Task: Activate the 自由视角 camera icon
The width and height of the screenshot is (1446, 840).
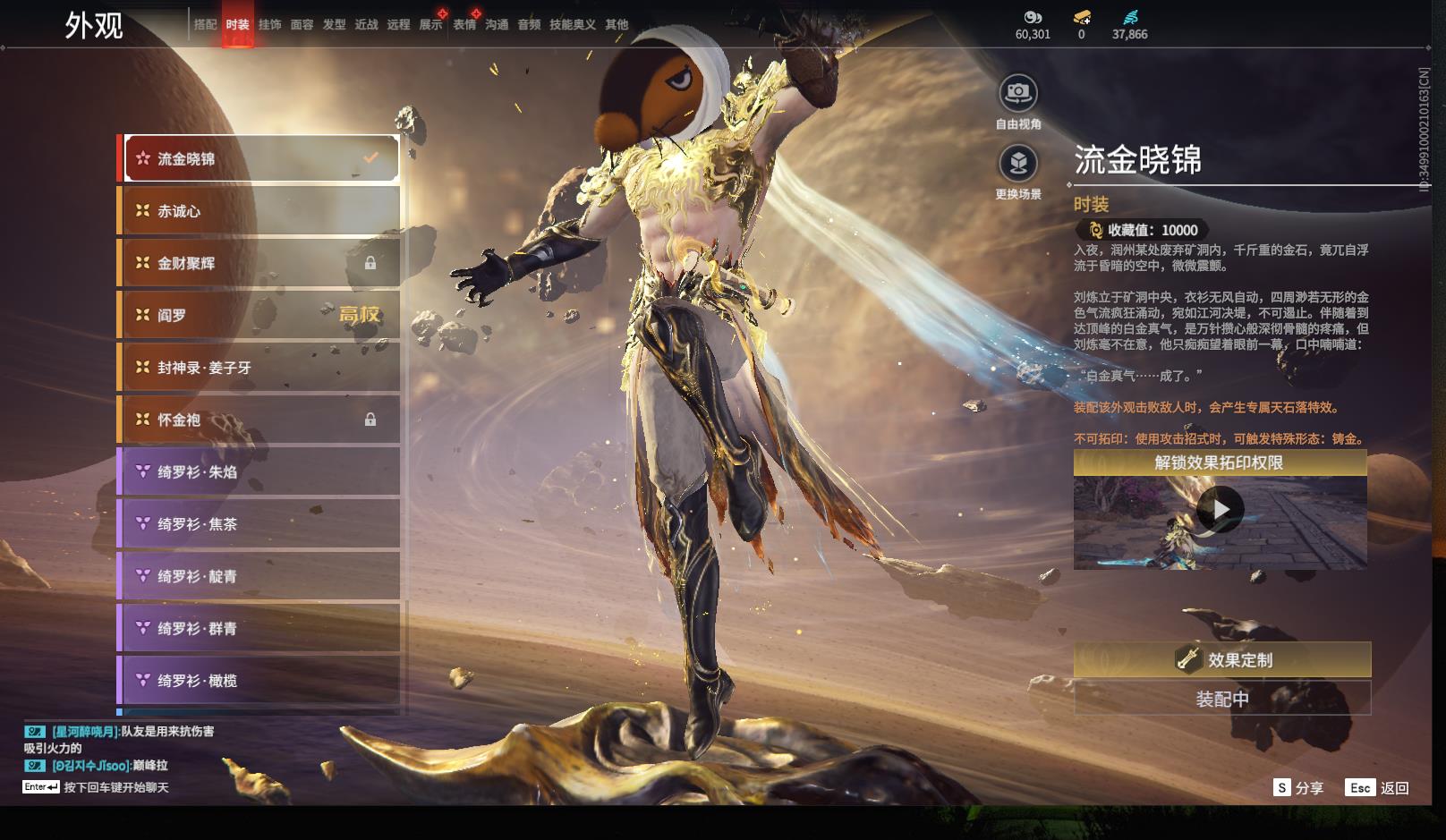Action: 1018,93
